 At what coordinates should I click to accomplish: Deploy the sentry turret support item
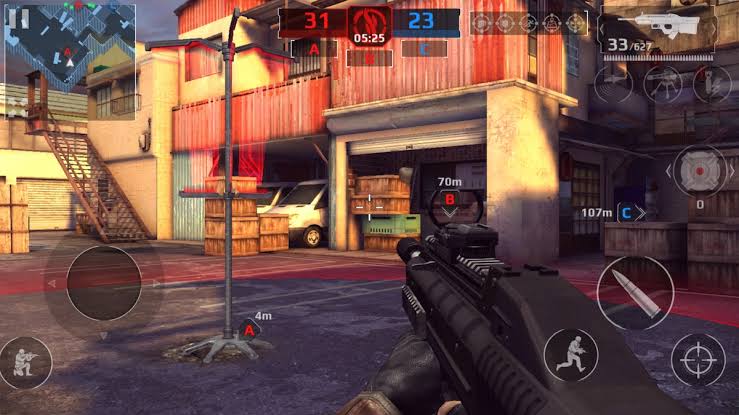(x=663, y=83)
